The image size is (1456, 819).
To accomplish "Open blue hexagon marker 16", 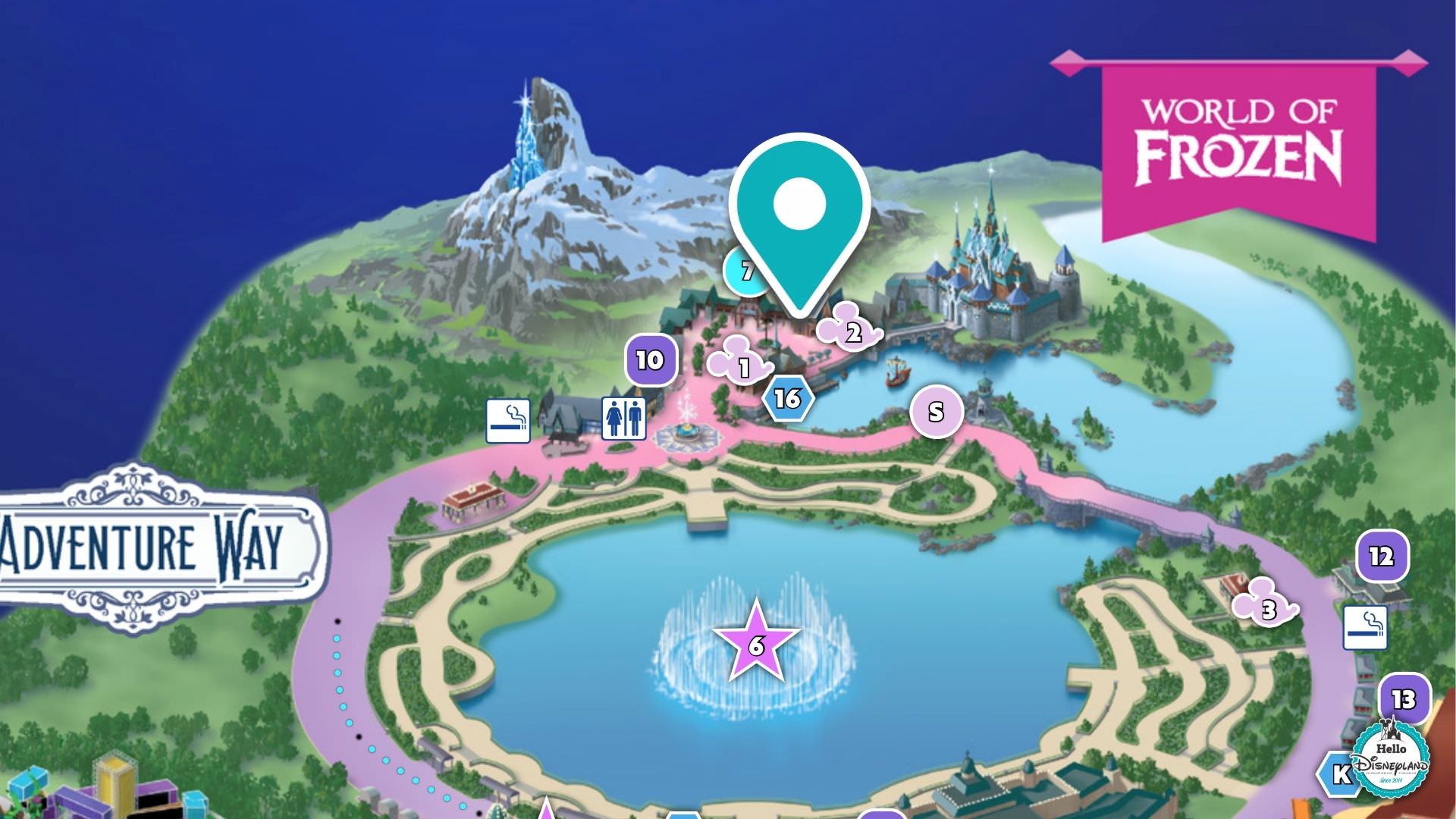I will [x=788, y=398].
